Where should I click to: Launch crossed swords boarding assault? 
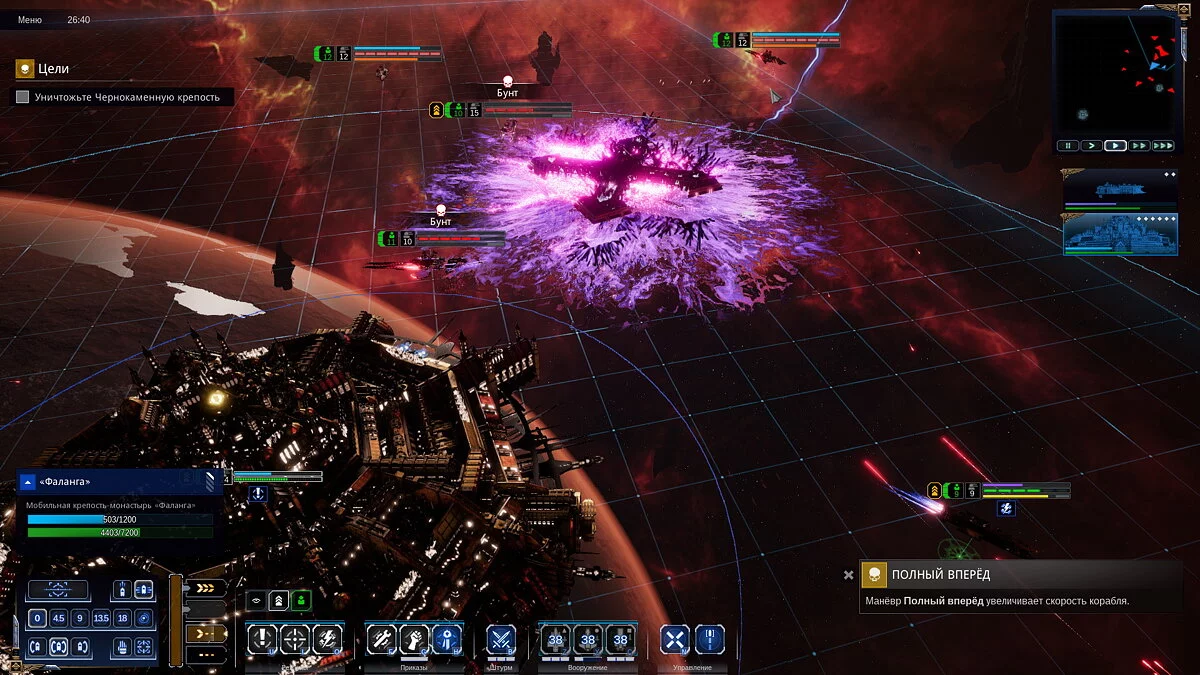[x=501, y=638]
